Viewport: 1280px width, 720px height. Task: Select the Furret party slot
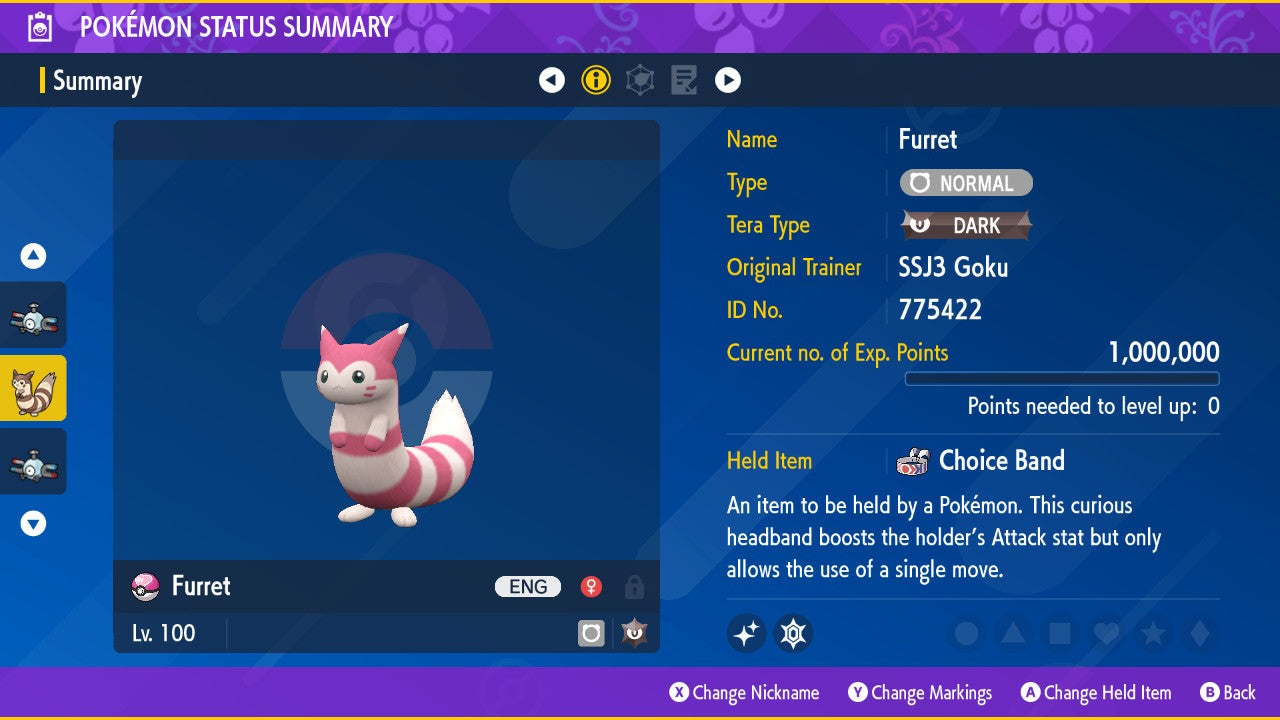click(x=33, y=388)
